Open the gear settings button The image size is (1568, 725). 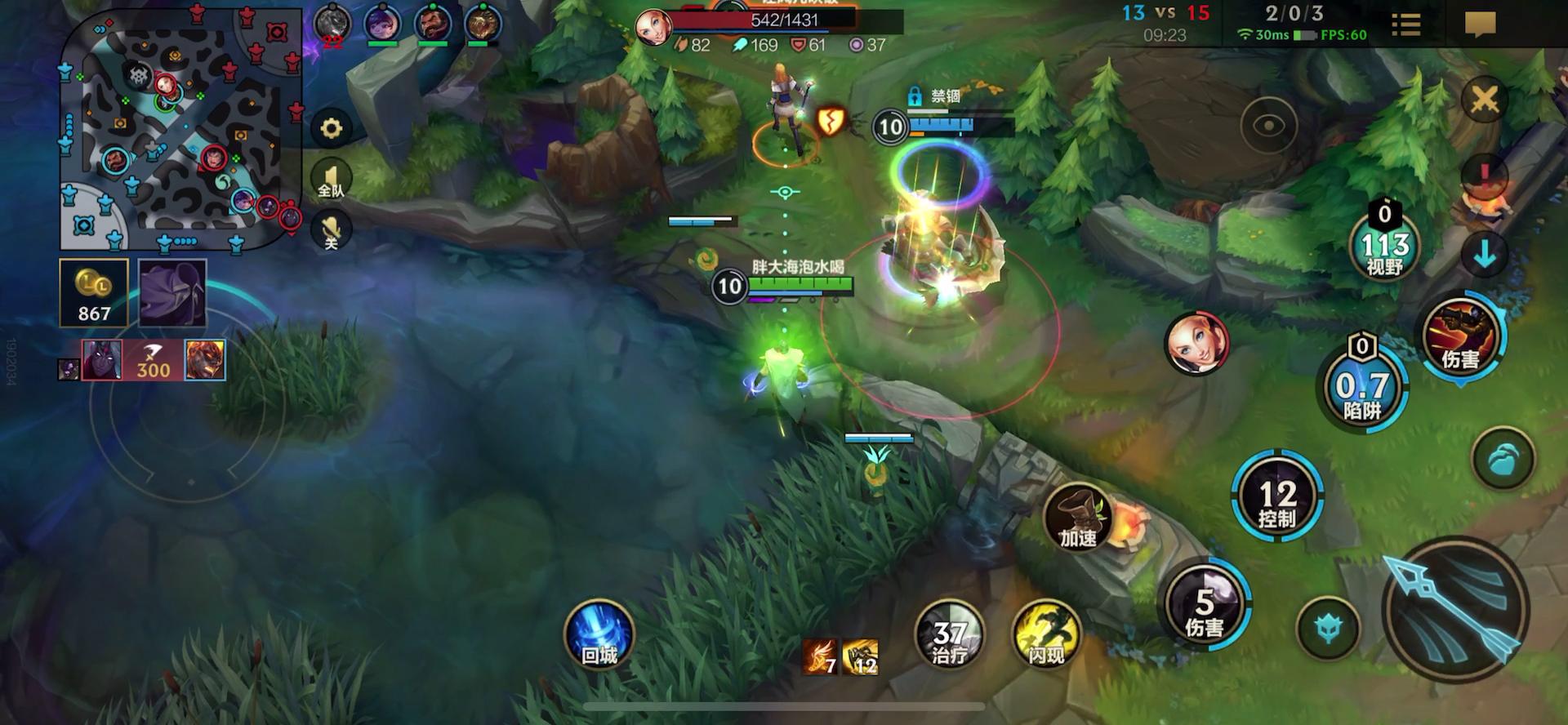point(331,128)
